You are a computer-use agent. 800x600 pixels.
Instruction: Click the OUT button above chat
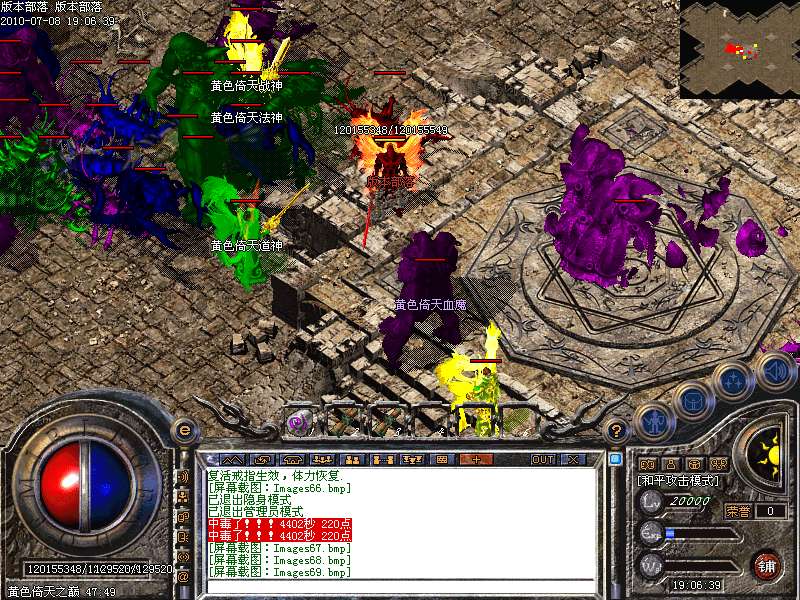543,459
